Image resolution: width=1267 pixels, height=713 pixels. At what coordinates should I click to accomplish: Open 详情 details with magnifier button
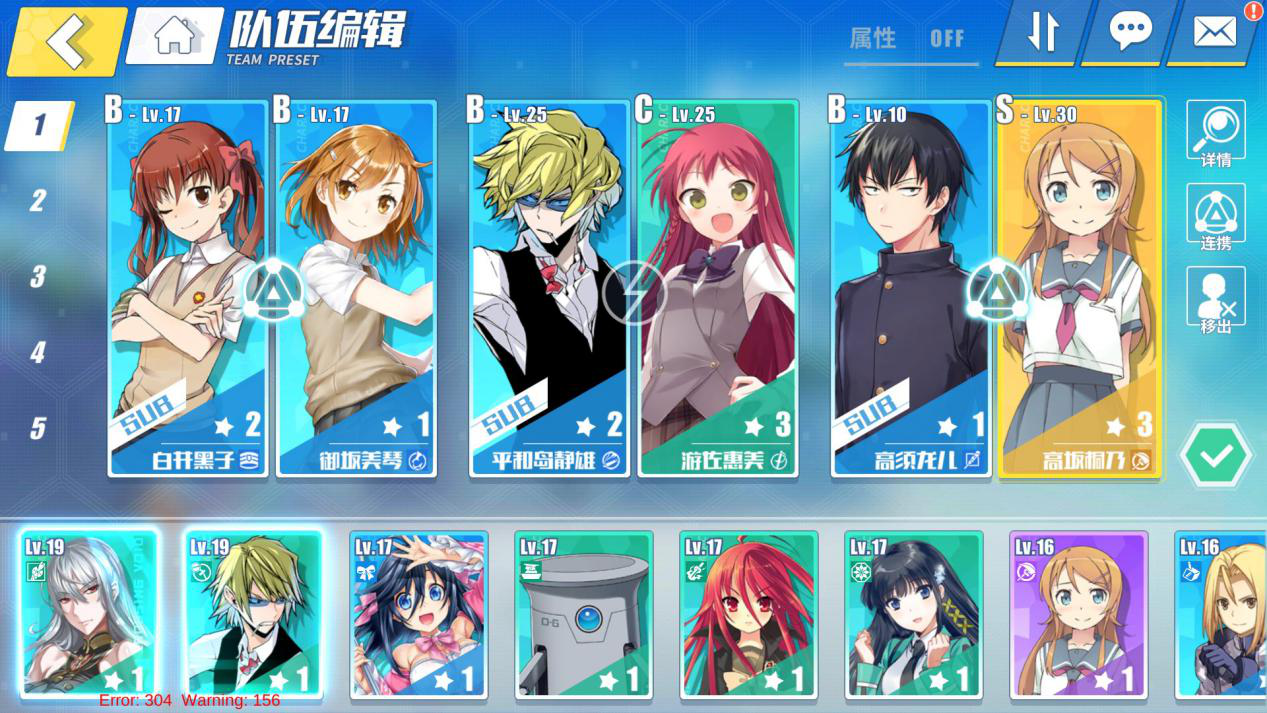click(x=1215, y=133)
